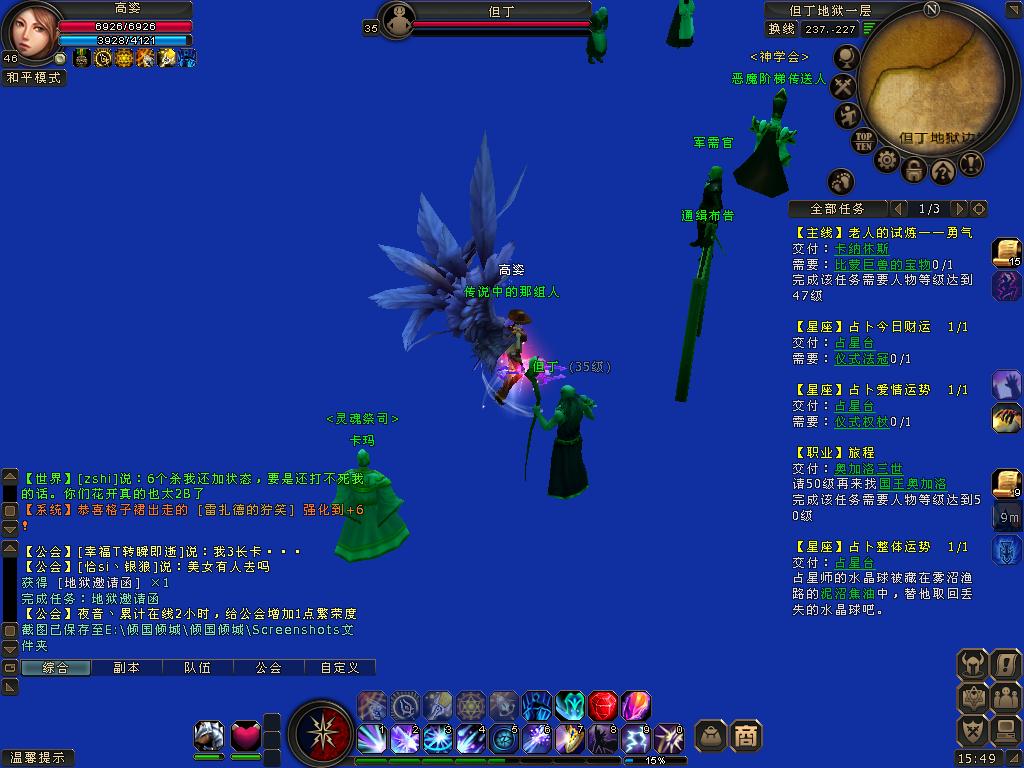Open the 全部任务 quest filter dropdown

pyautogui.click(x=838, y=209)
